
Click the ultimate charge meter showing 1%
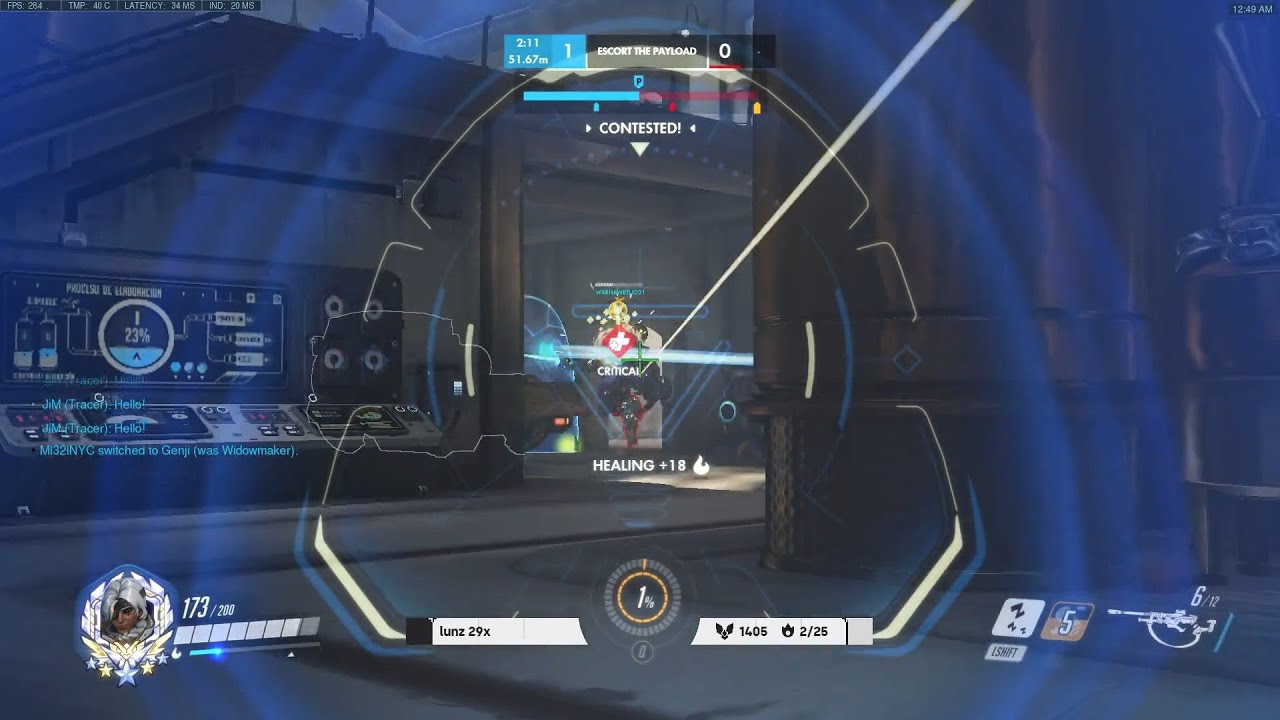pyautogui.click(x=641, y=597)
